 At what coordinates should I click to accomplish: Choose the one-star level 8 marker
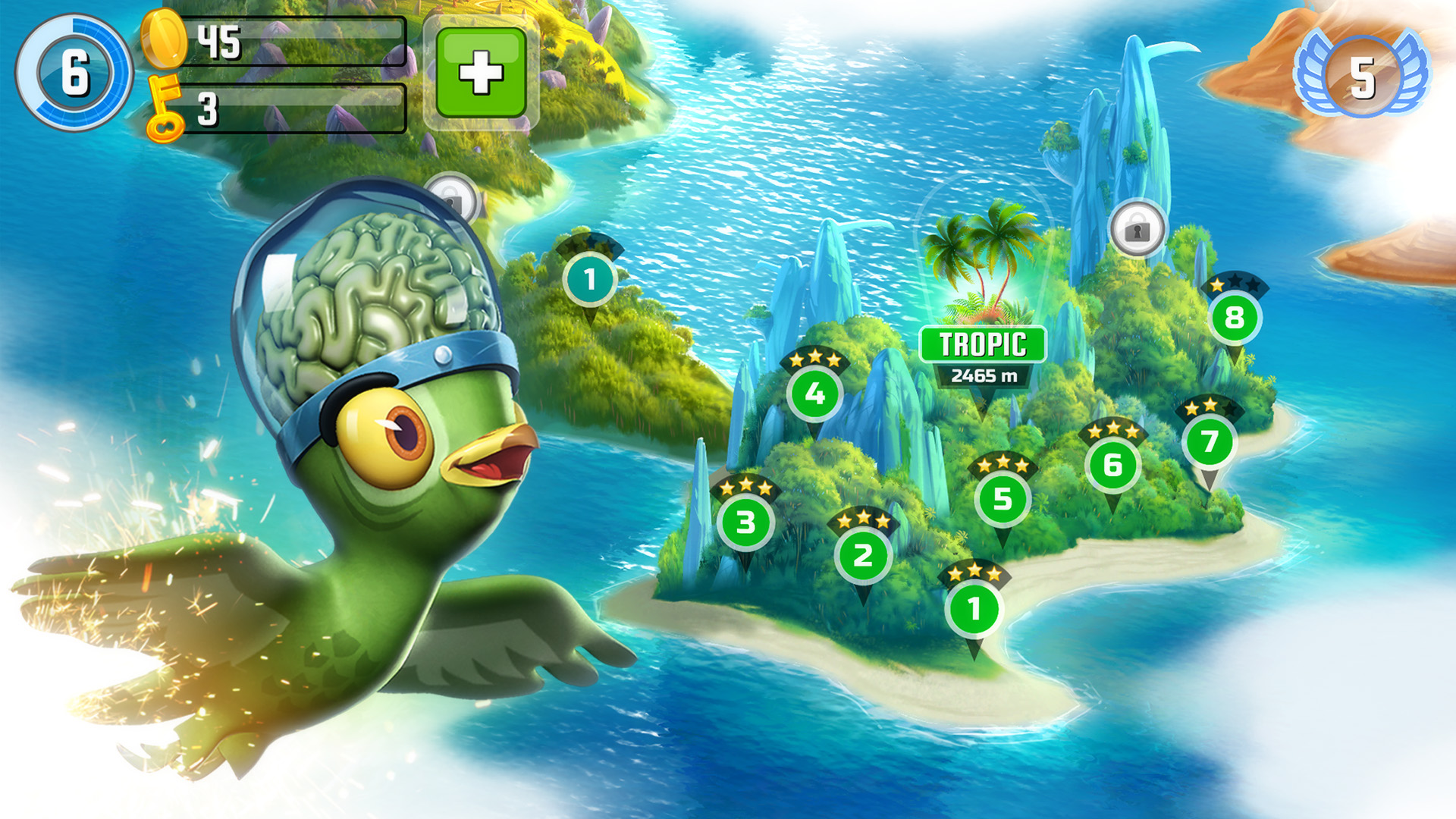(x=1235, y=317)
